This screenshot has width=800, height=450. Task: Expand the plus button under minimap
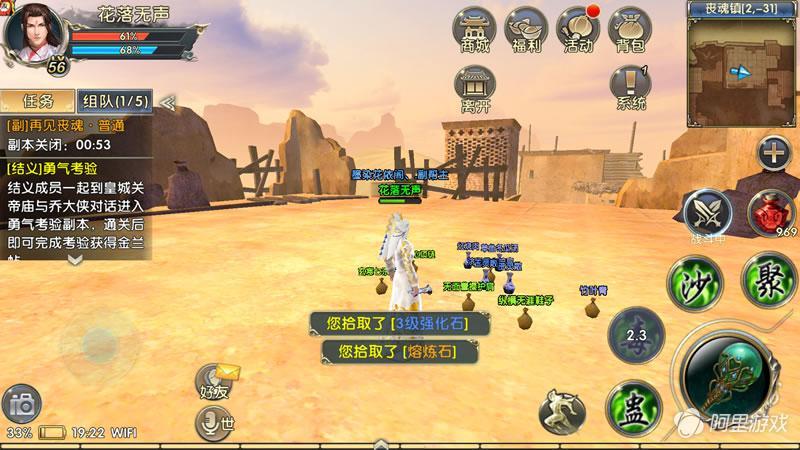(773, 153)
